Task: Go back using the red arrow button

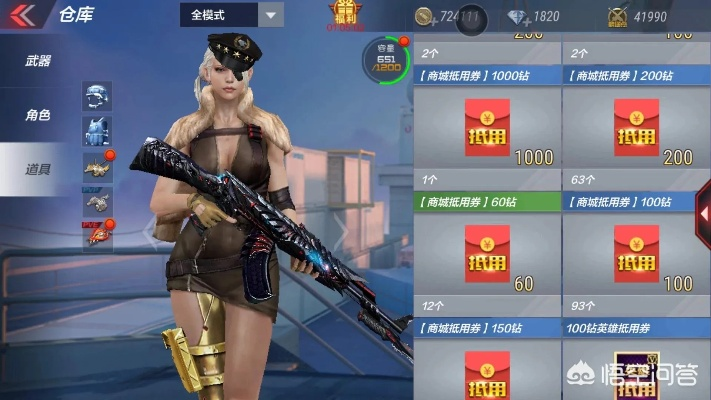Action: coord(22,15)
